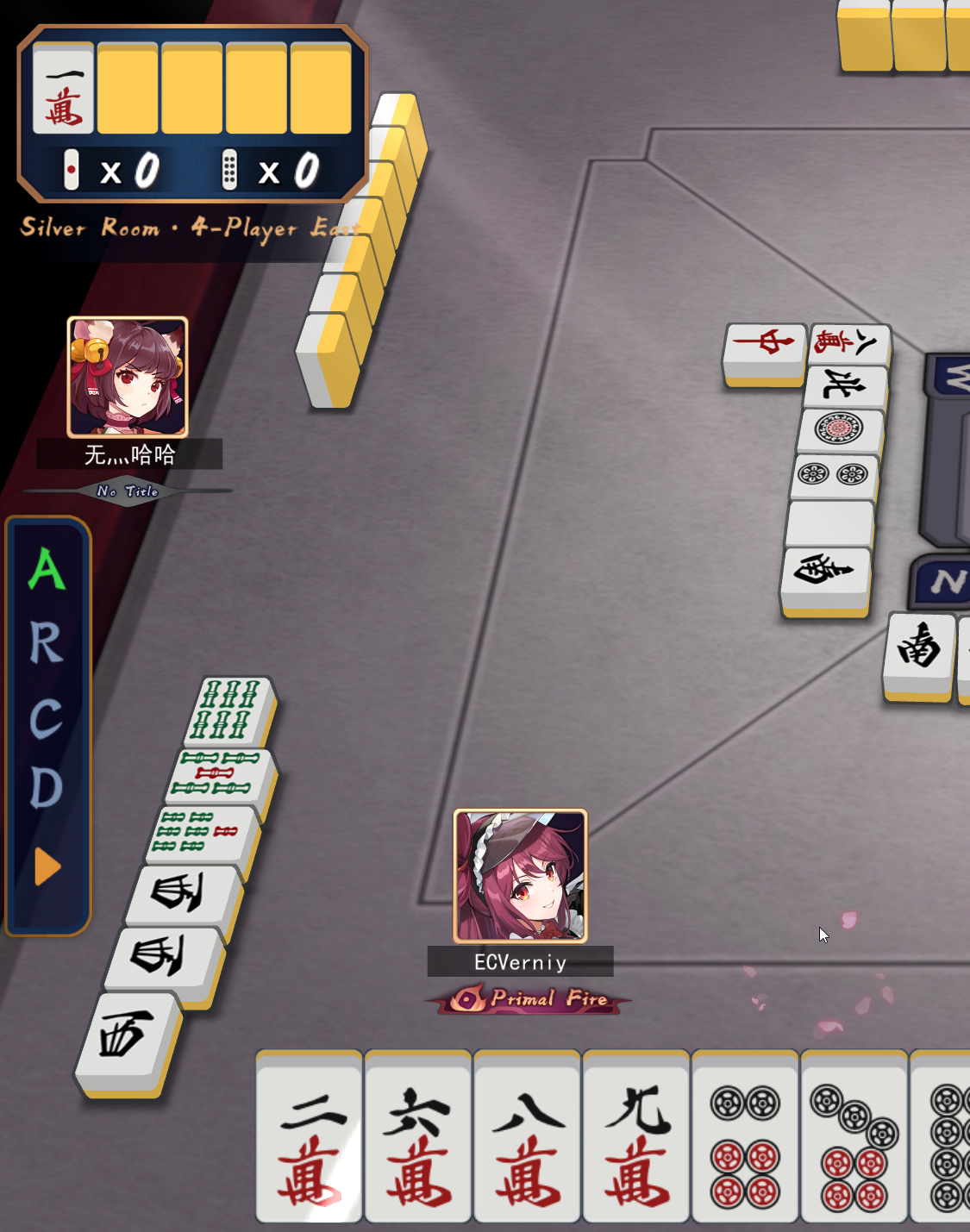Toggle the green A auto option
This screenshot has width=970, height=1232.
click(47, 569)
